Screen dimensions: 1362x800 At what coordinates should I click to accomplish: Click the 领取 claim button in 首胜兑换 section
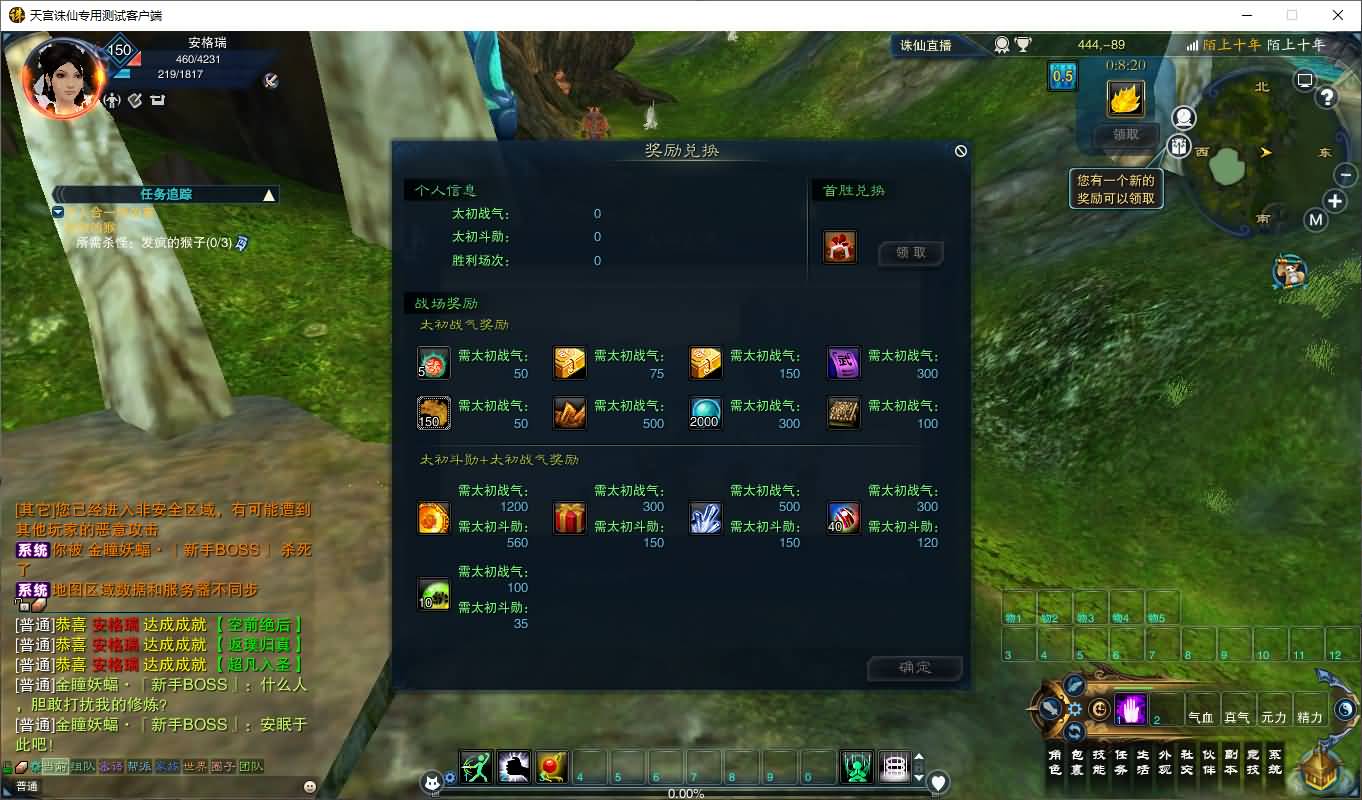(911, 253)
